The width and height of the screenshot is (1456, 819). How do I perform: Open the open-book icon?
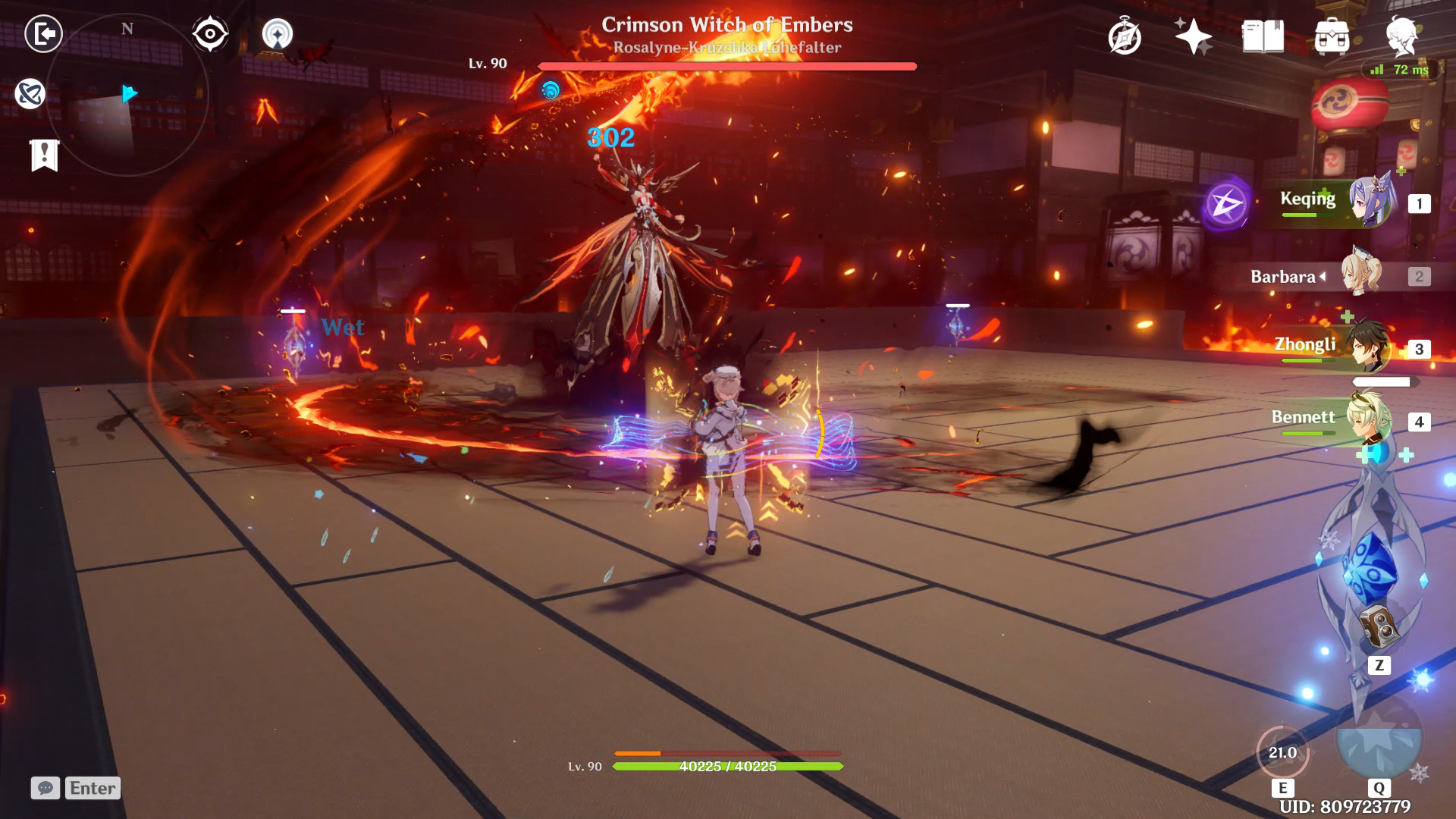(1263, 36)
